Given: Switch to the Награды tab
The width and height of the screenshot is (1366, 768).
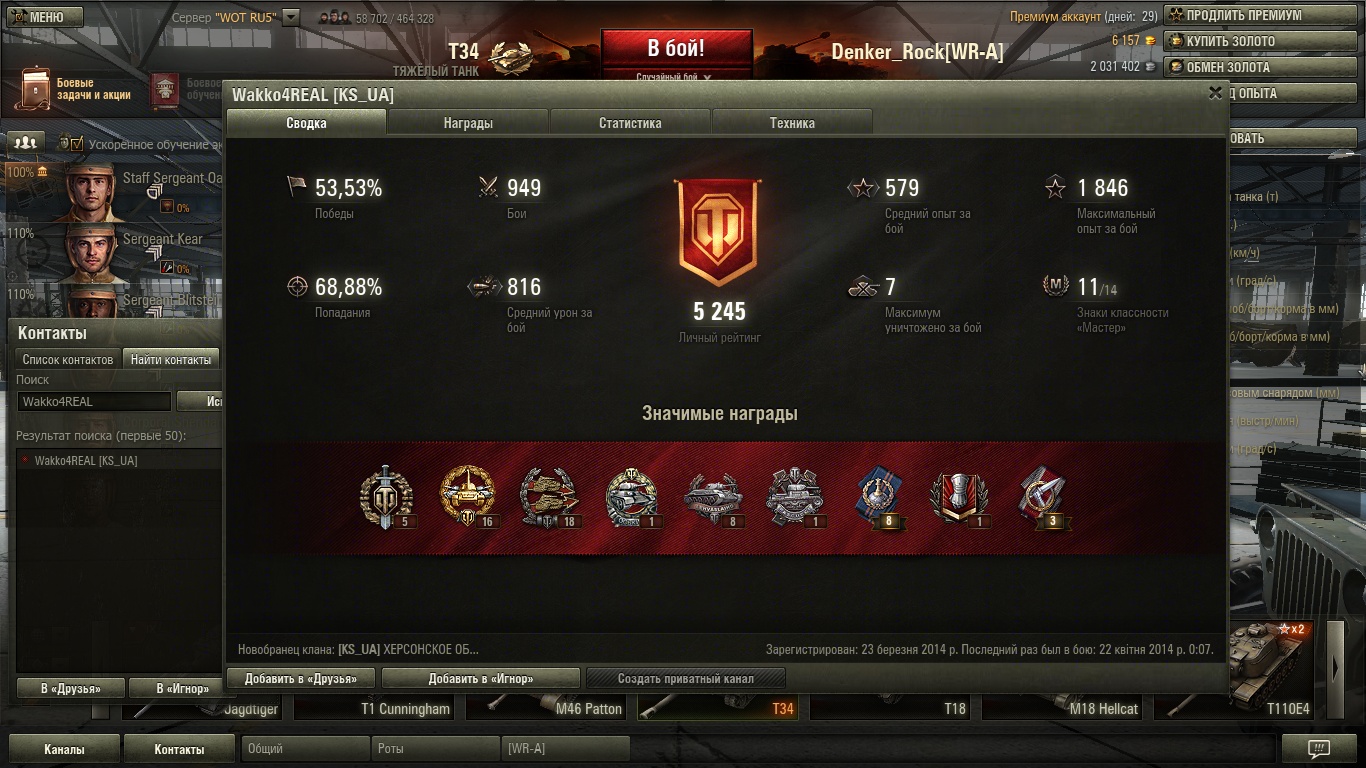Looking at the screenshot, I should click(468, 123).
